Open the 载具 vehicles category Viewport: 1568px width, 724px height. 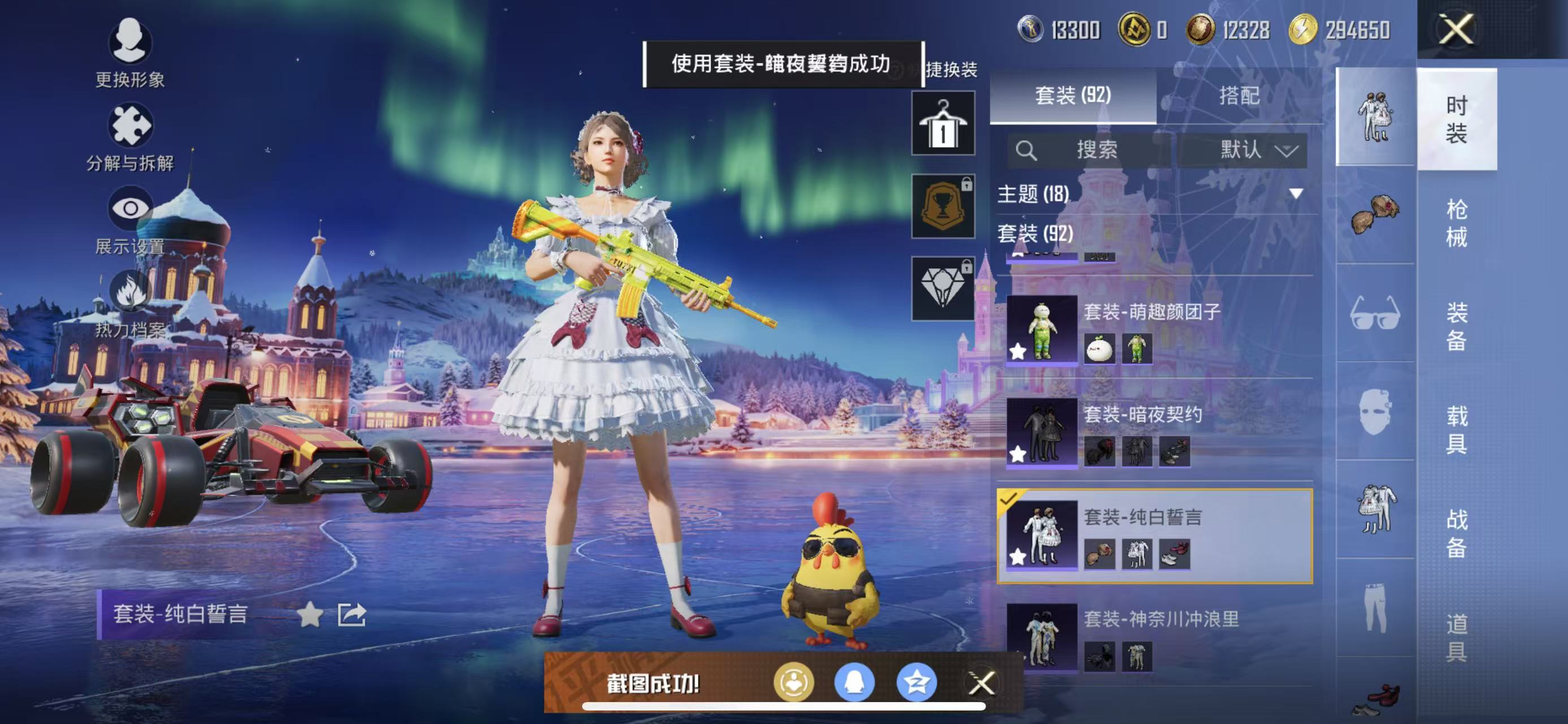pyautogui.click(x=1456, y=430)
